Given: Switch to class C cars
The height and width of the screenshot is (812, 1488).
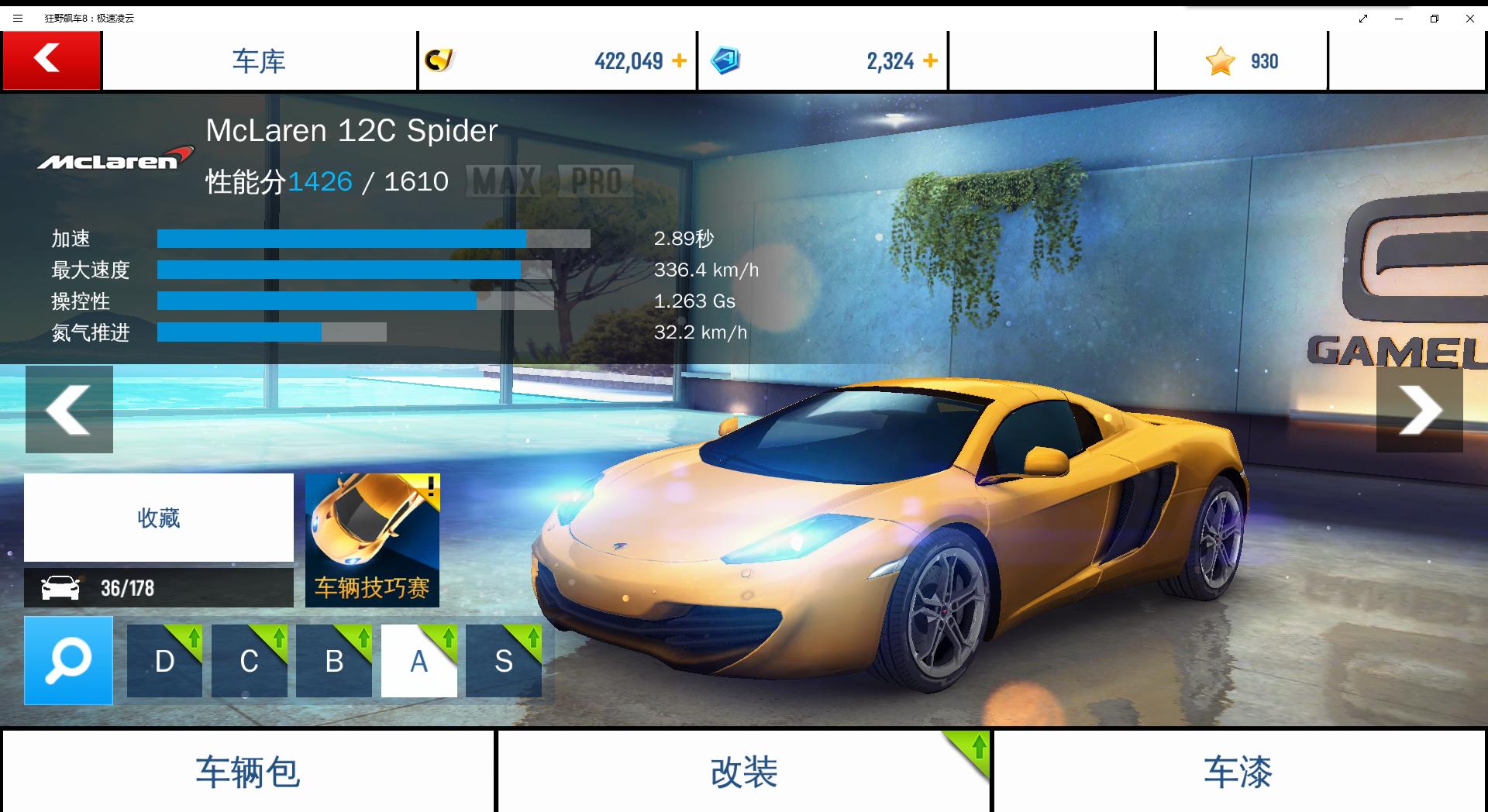Looking at the screenshot, I should pyautogui.click(x=249, y=661).
